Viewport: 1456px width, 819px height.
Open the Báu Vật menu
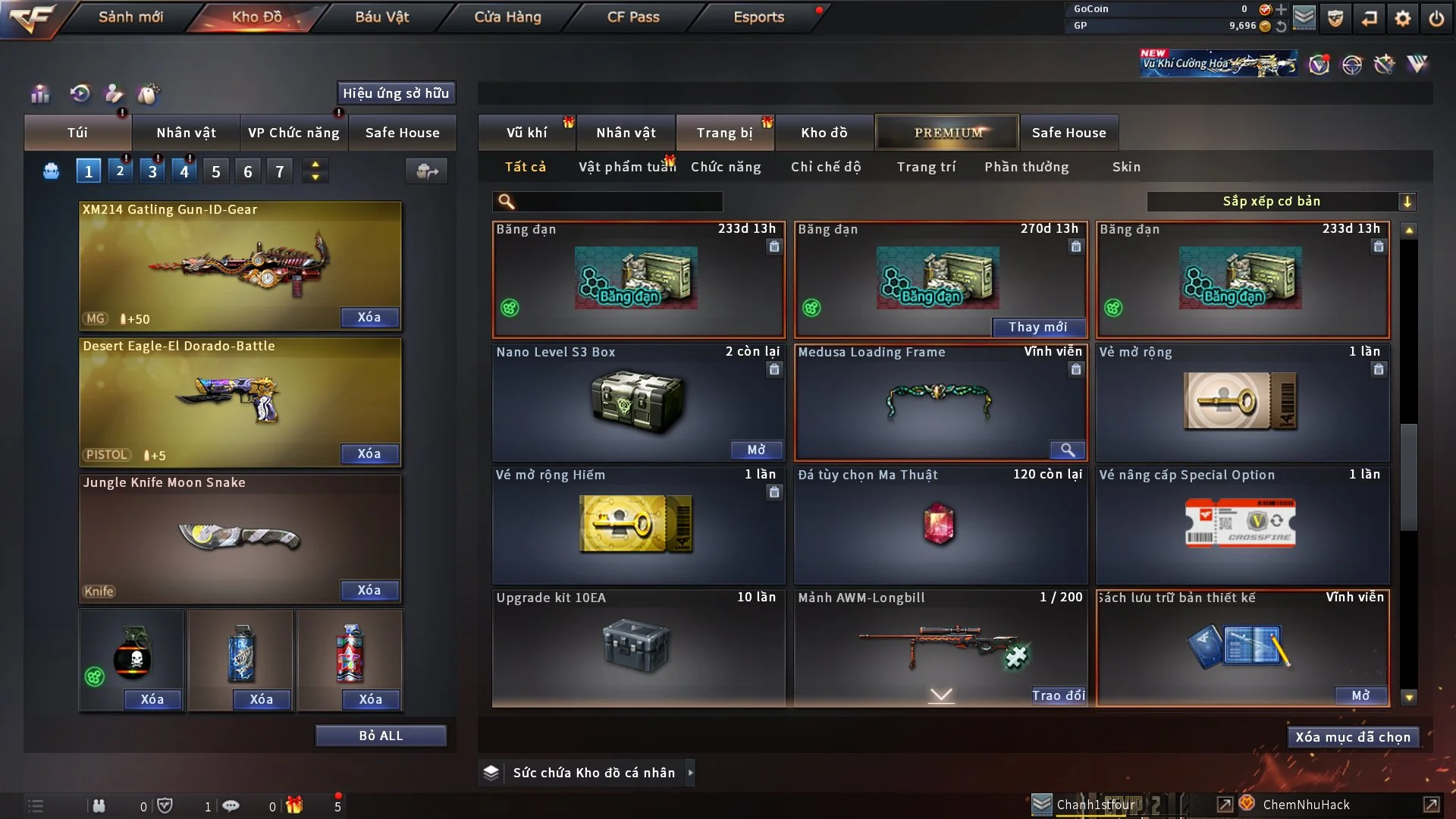(x=381, y=17)
